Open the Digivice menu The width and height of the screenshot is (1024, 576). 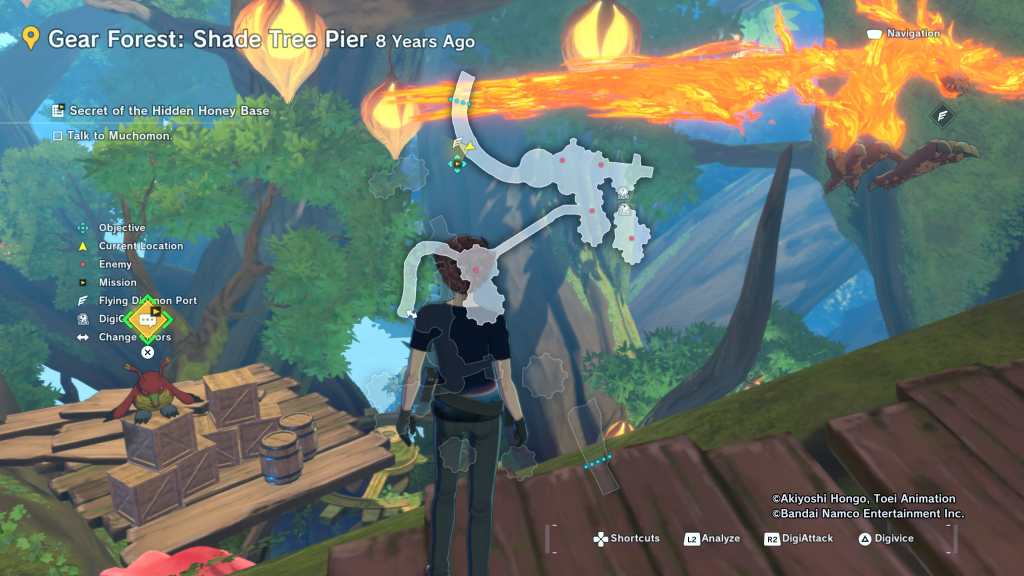885,539
